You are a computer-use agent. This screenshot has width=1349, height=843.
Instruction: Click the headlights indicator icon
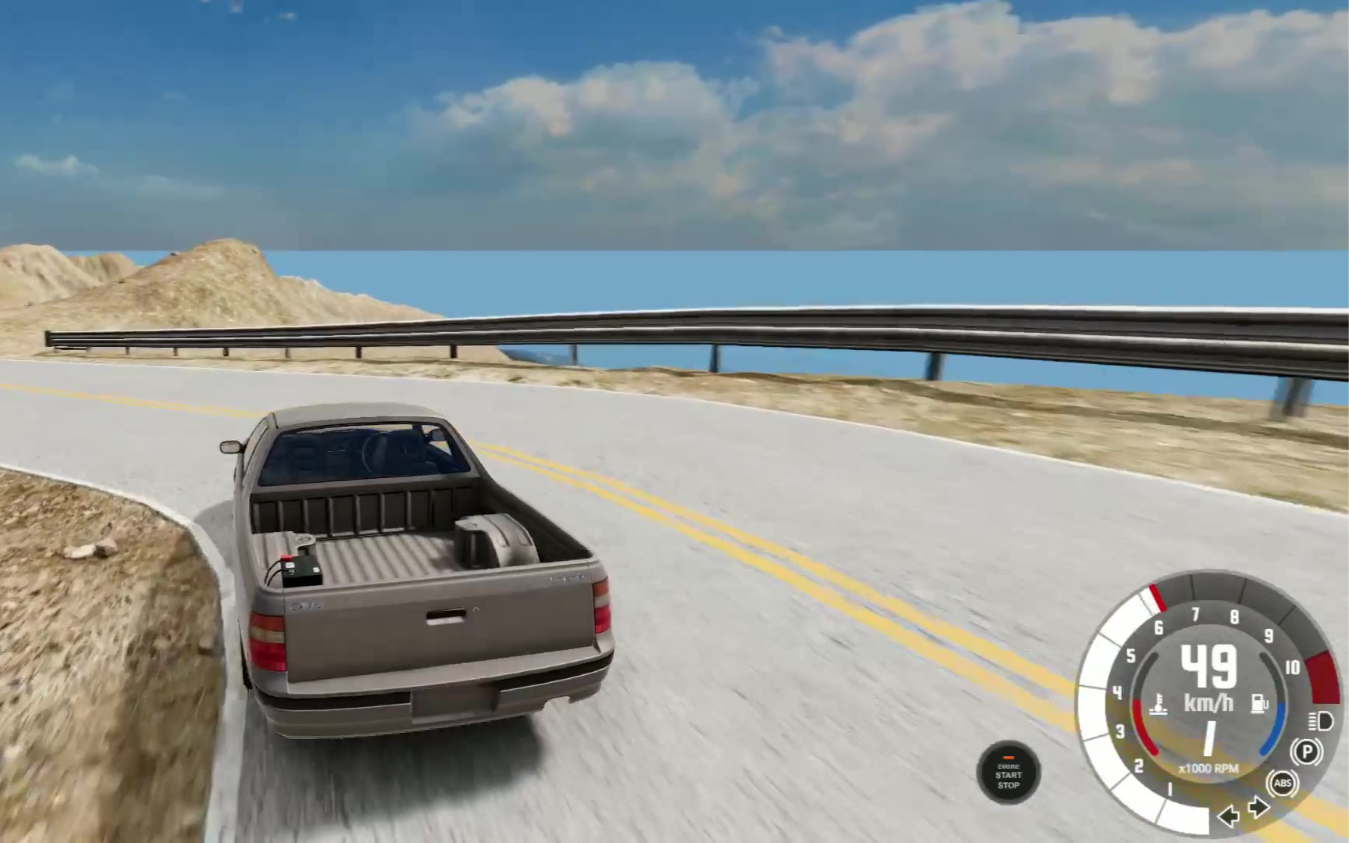click(x=1320, y=720)
